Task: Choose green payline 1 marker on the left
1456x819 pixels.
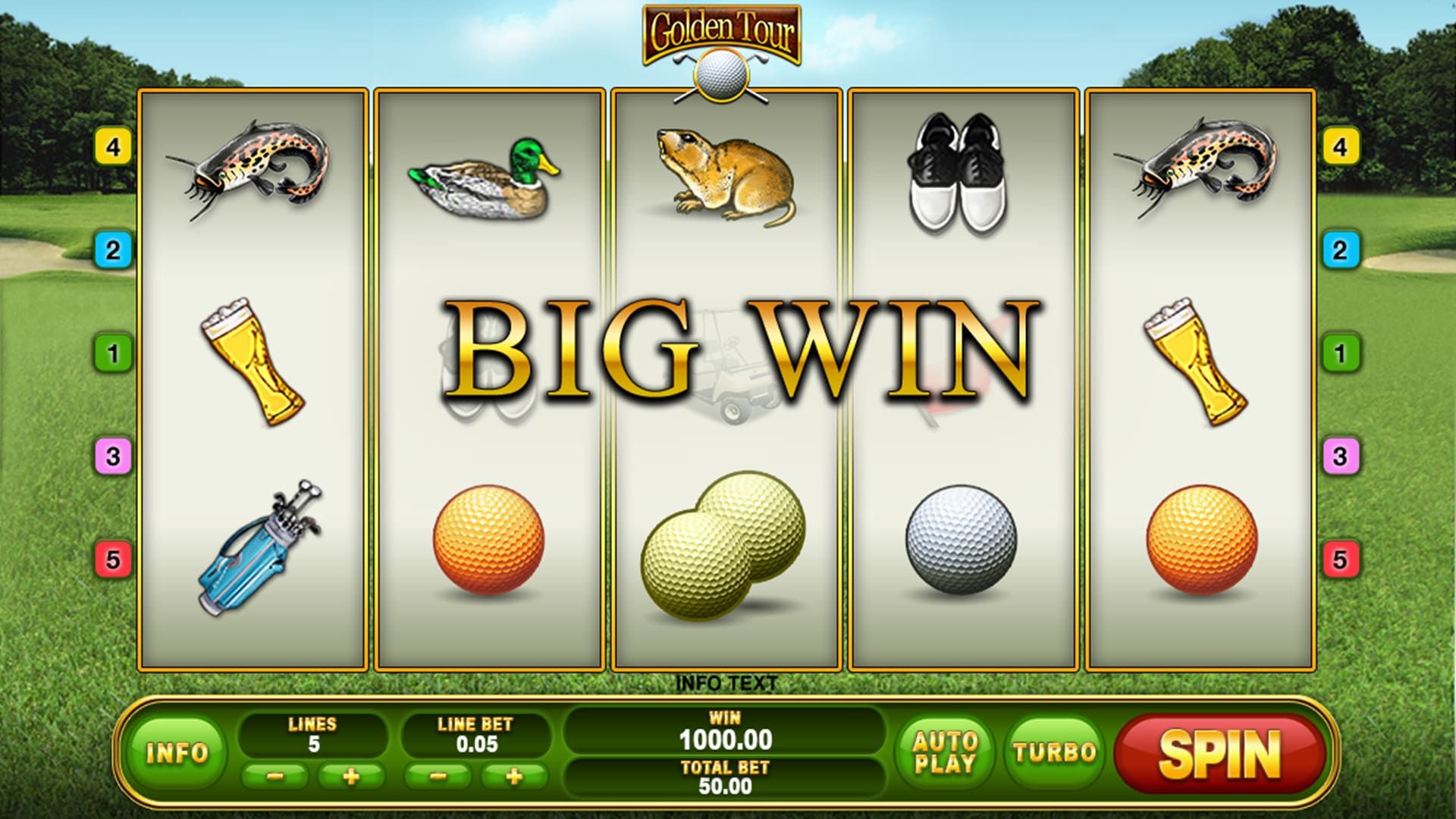Action: point(113,353)
